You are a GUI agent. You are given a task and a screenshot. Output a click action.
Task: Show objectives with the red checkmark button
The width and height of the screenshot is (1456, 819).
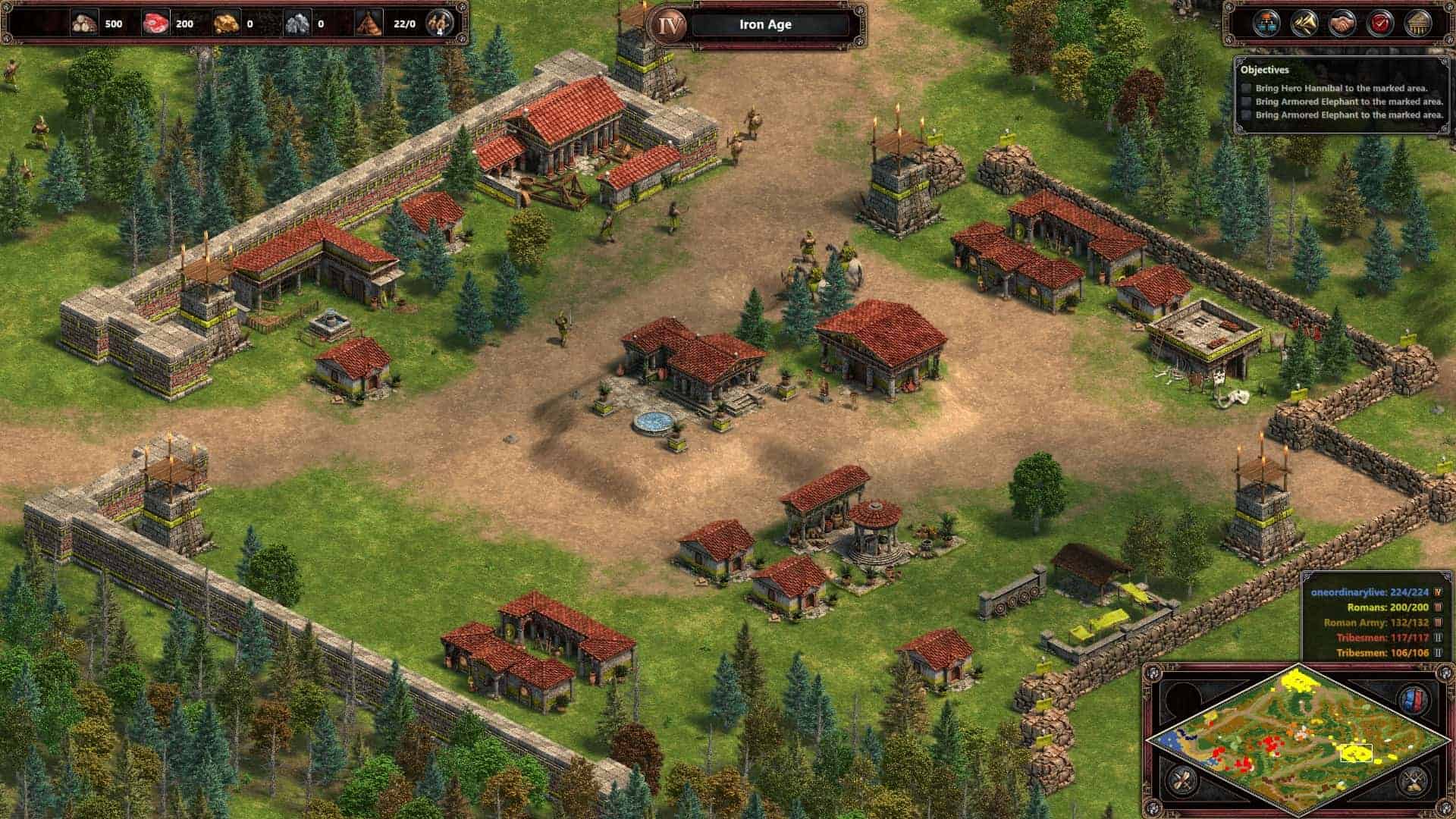pos(1379,24)
